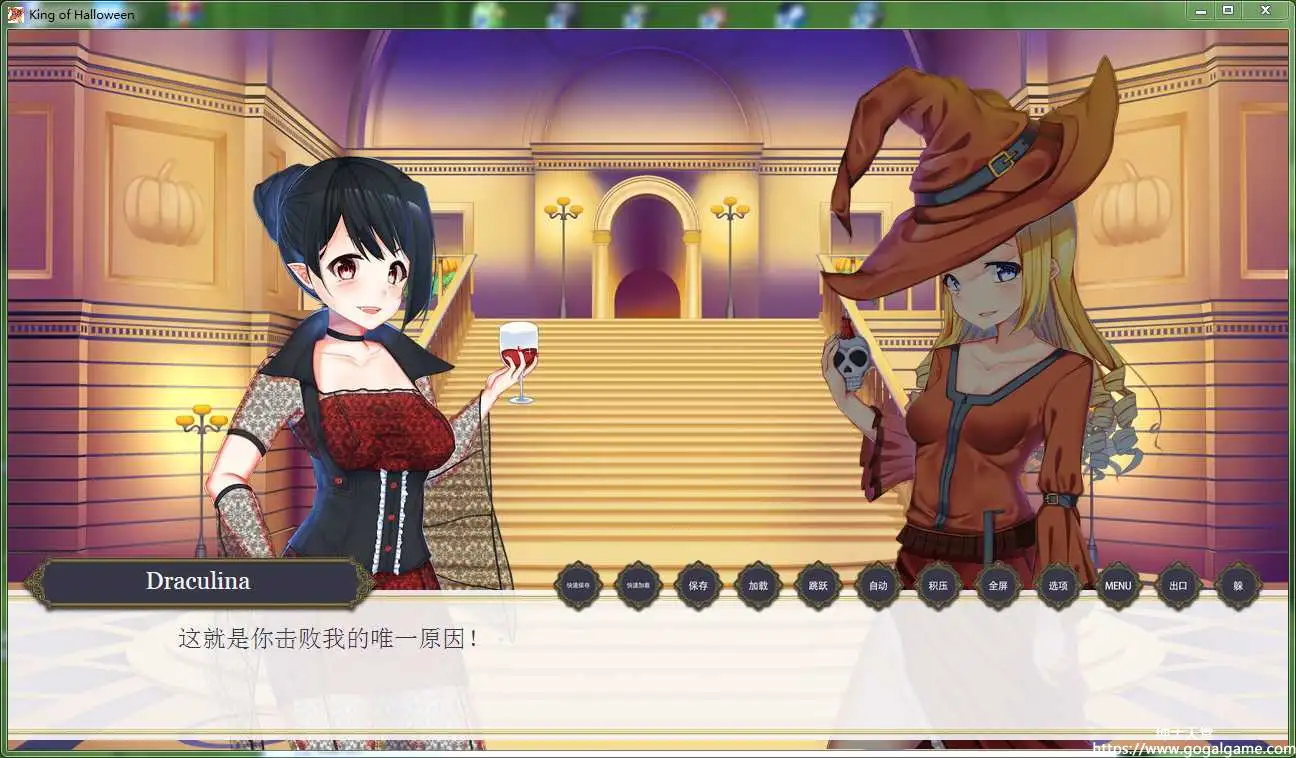Screen dimensions: 1296x758
Task: Click the King of Halloween title bar
Action: 83,14
